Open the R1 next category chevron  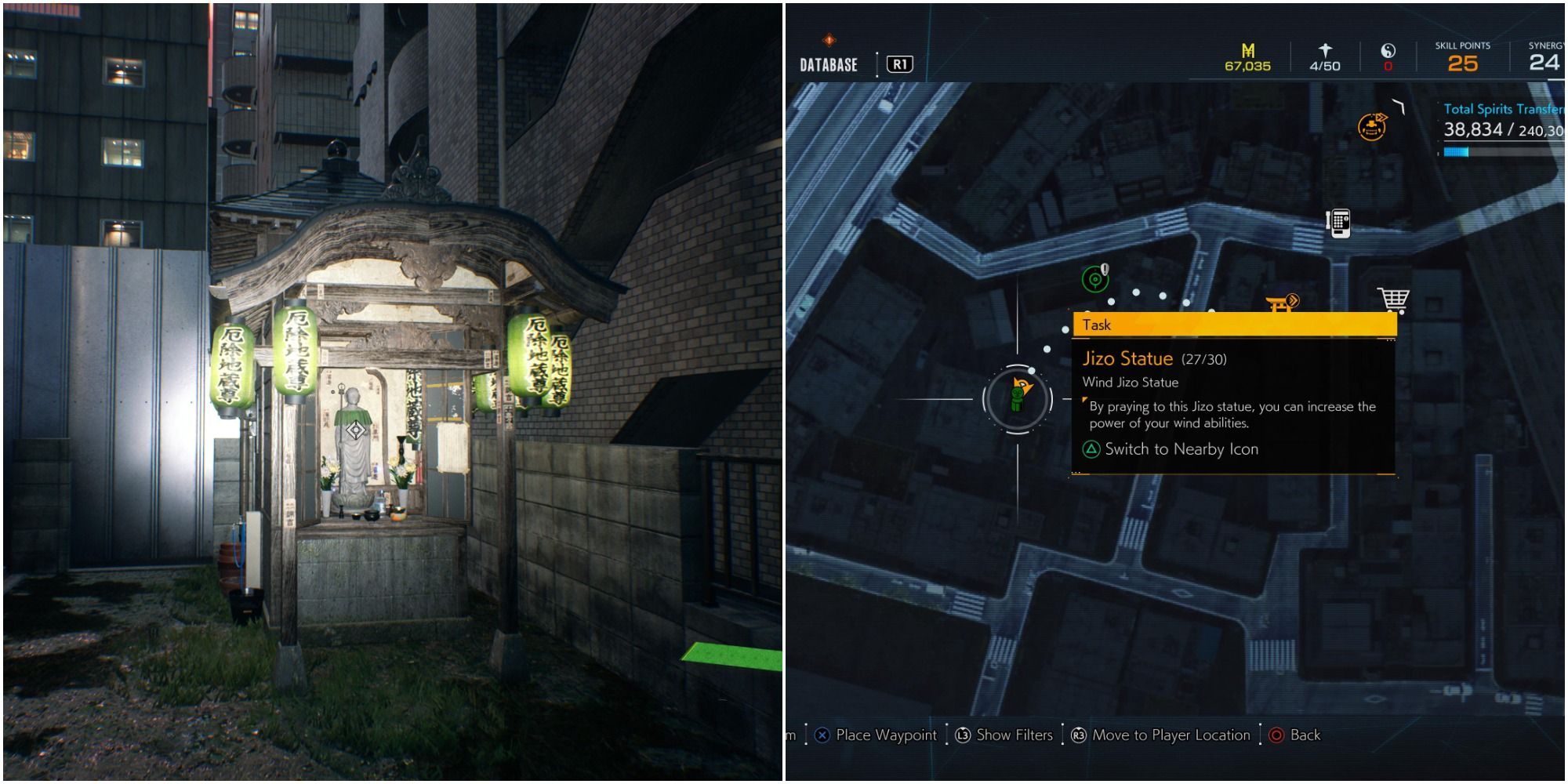click(899, 65)
